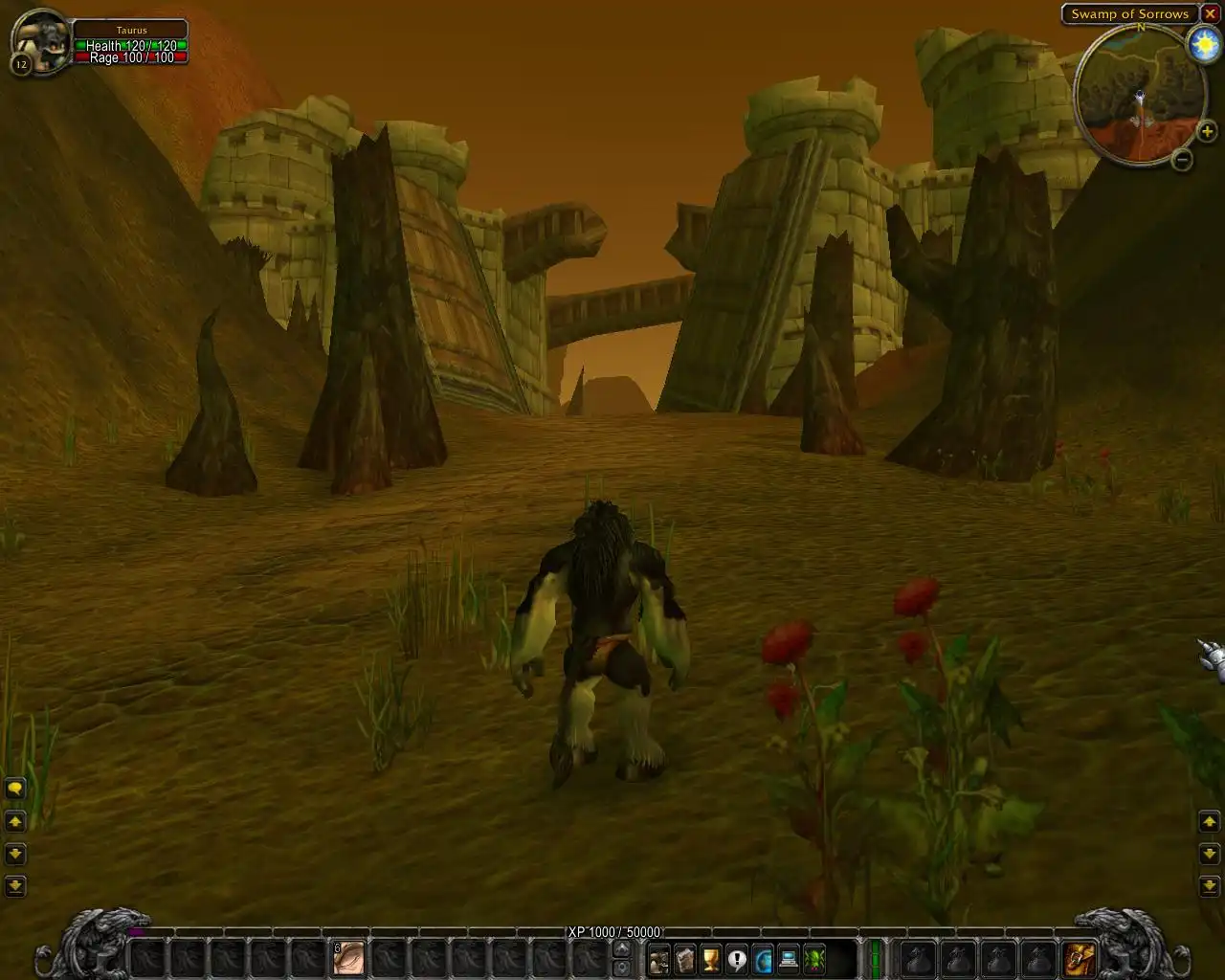Open the computer main menu button
Image resolution: width=1225 pixels, height=980 pixels.
[x=789, y=958]
